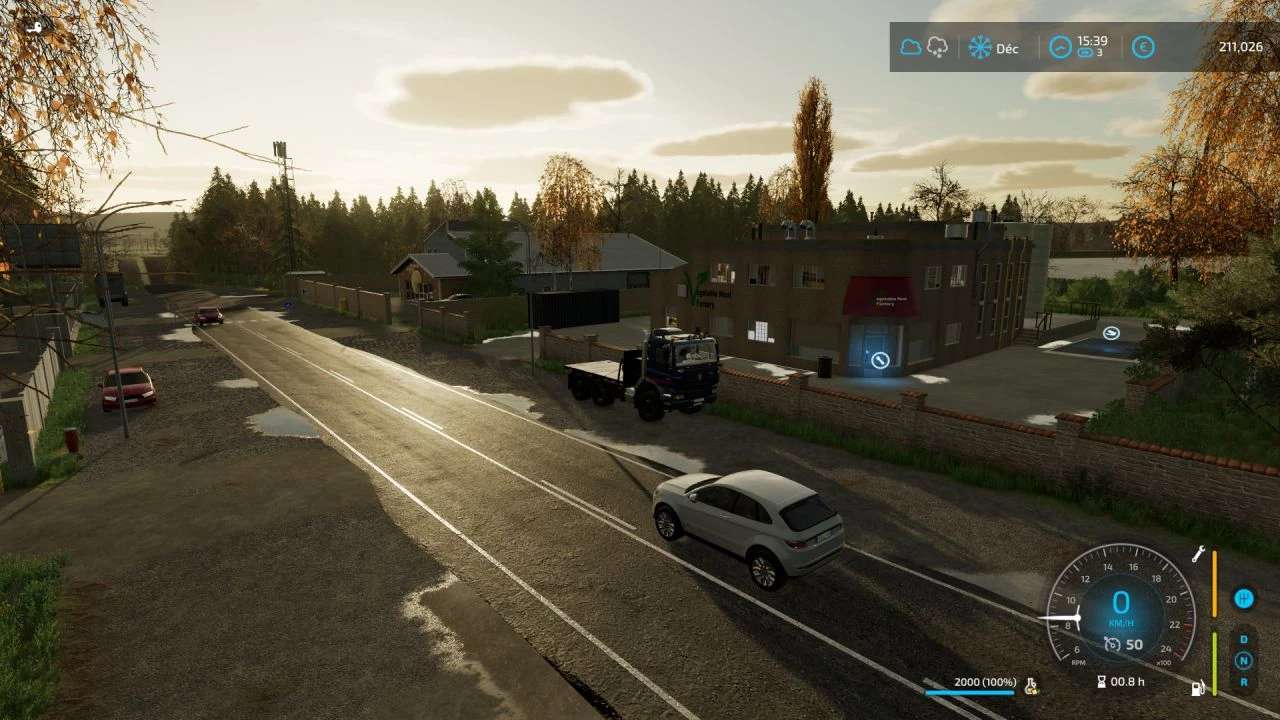1280x720 pixels.
Task: Click the wrench vehicle damage icon
Action: point(1197,553)
